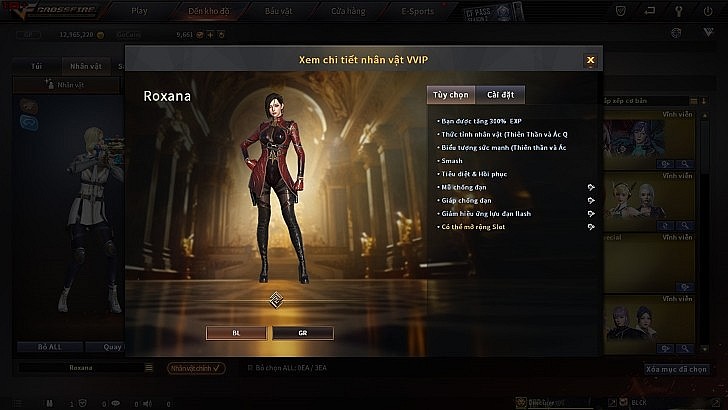Click the icon beside Giảm hiệu ứng lựu đạn flash
728x410 pixels.
point(591,213)
